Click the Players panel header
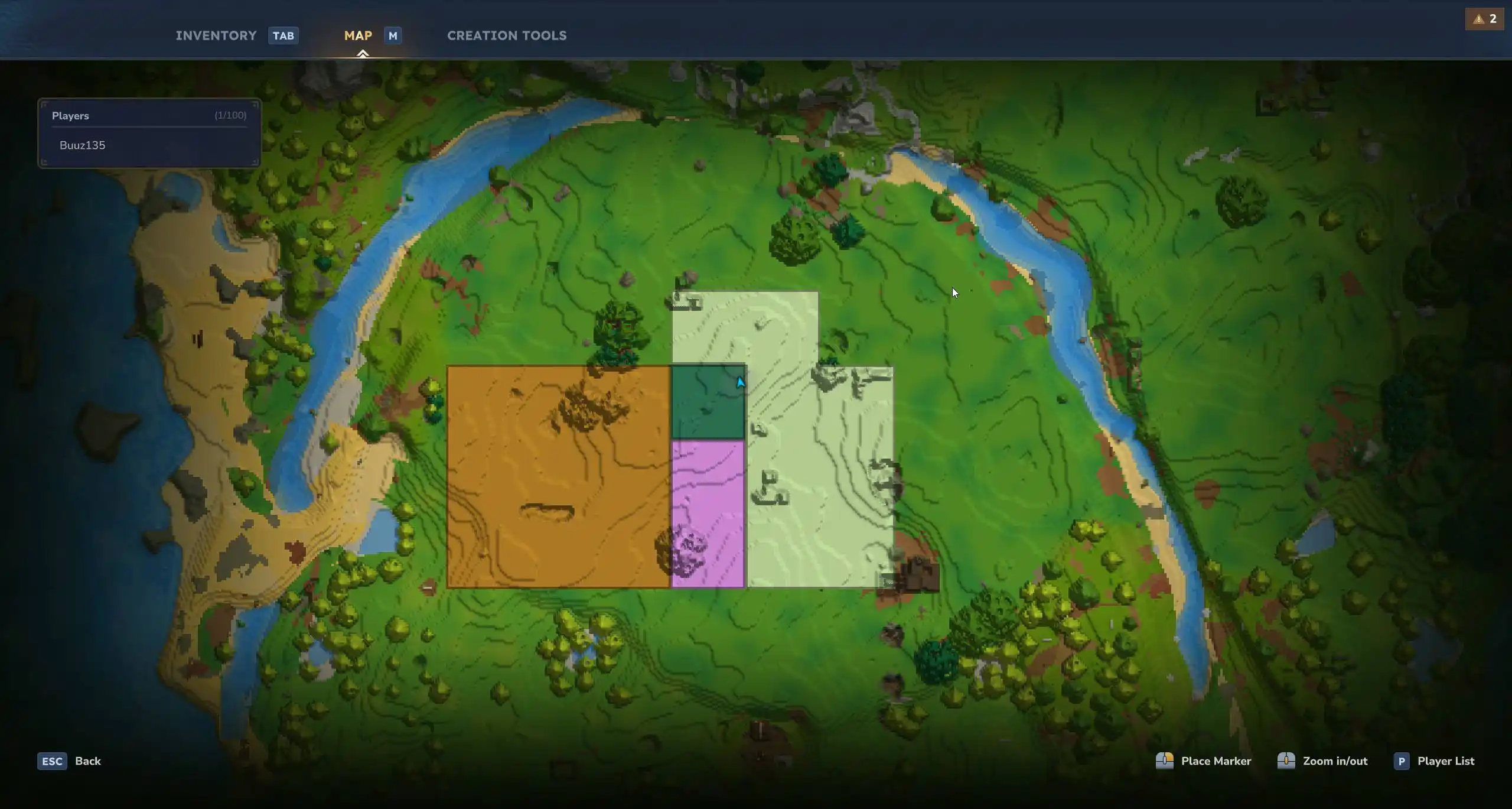Viewport: 1512px width, 809px height. pyautogui.click(x=70, y=116)
